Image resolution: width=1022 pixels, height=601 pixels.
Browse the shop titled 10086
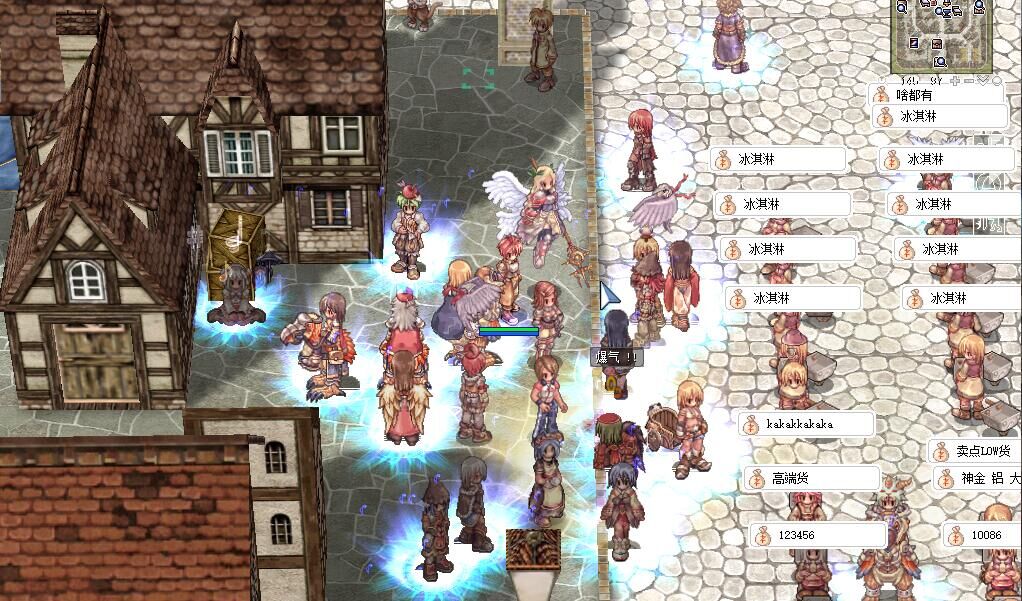(x=985, y=535)
